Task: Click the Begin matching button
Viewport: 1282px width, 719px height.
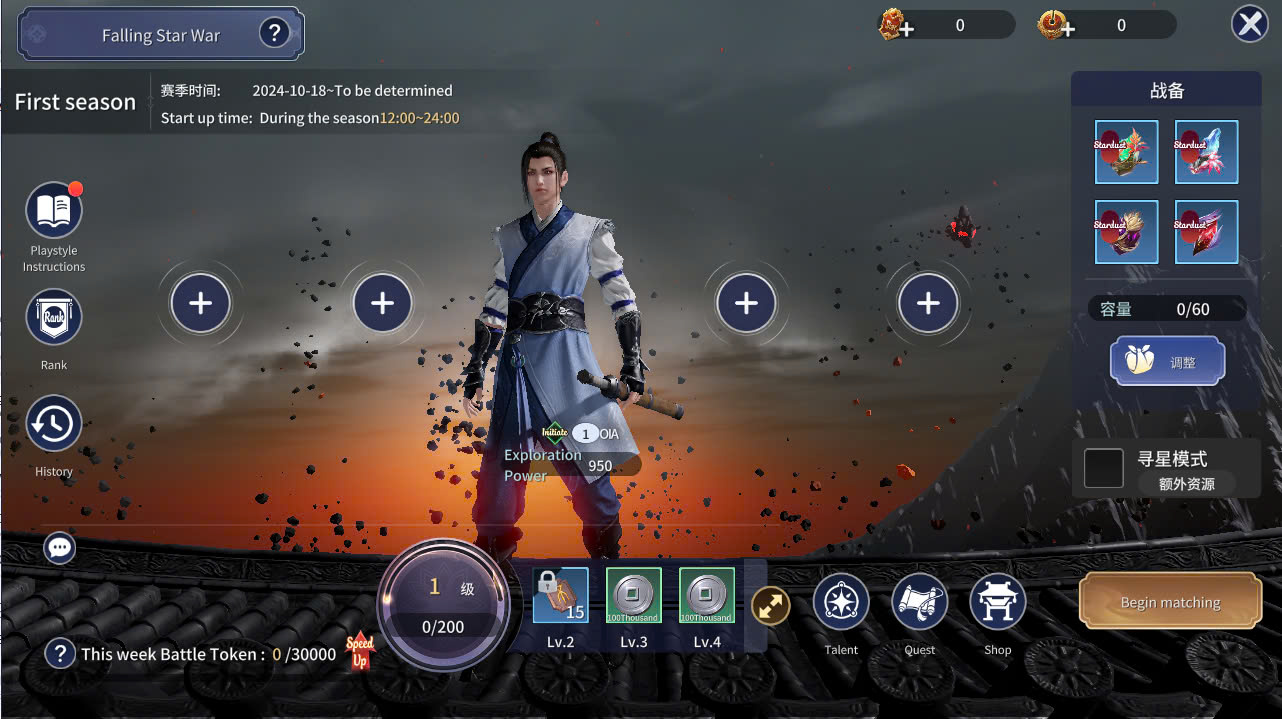Action: click(x=1170, y=601)
